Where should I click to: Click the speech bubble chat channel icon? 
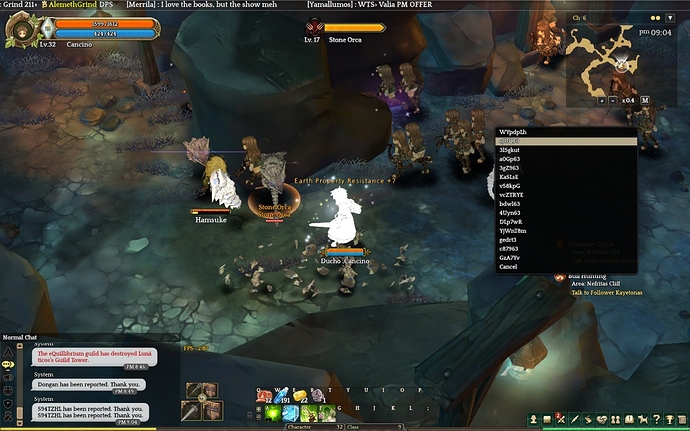(8, 365)
